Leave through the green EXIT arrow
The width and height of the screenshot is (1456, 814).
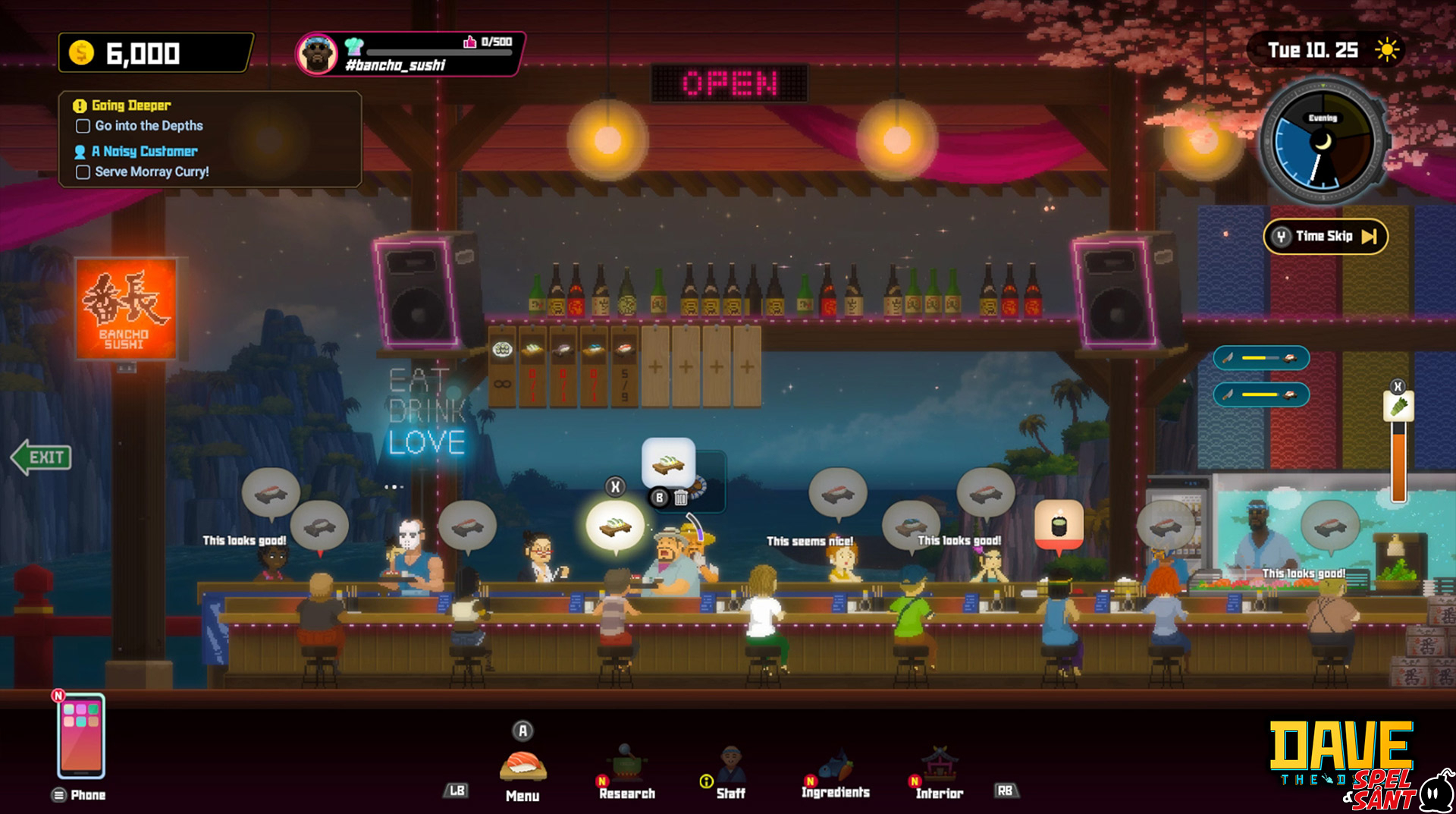pyautogui.click(x=42, y=457)
